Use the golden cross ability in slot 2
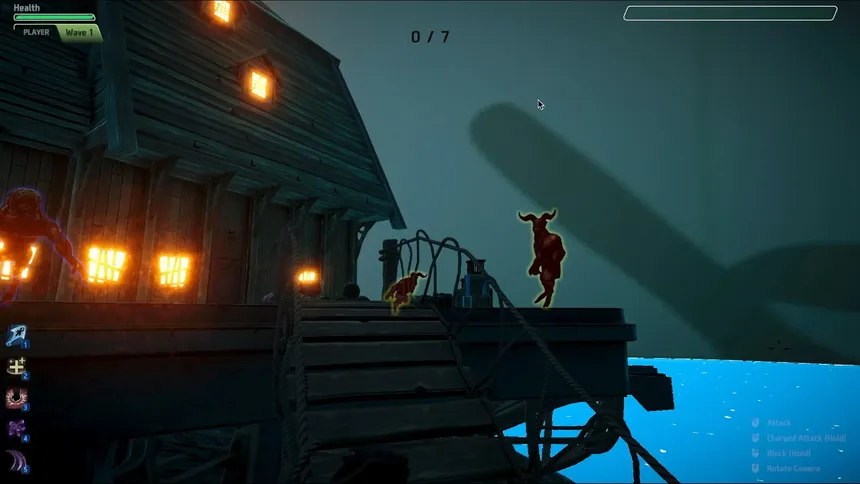The height and width of the screenshot is (484, 860). tap(16, 367)
